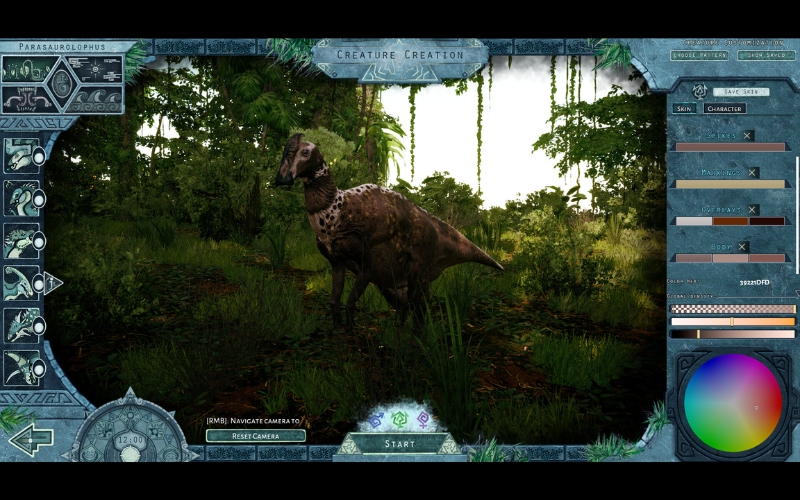
Task: Select the Spikes brown color bar
Action: coord(729,147)
